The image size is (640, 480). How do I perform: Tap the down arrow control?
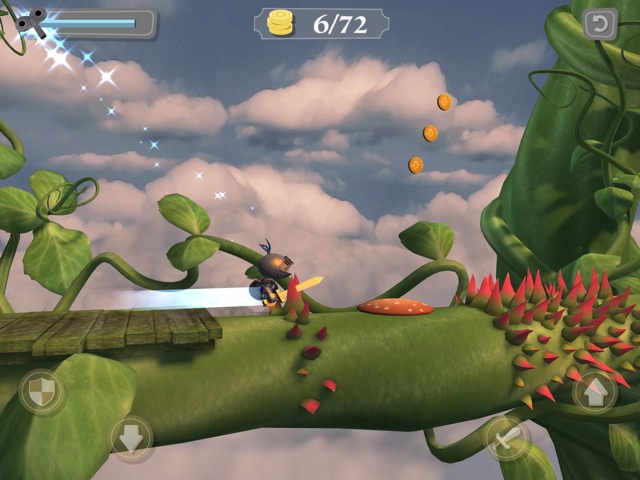(132, 438)
